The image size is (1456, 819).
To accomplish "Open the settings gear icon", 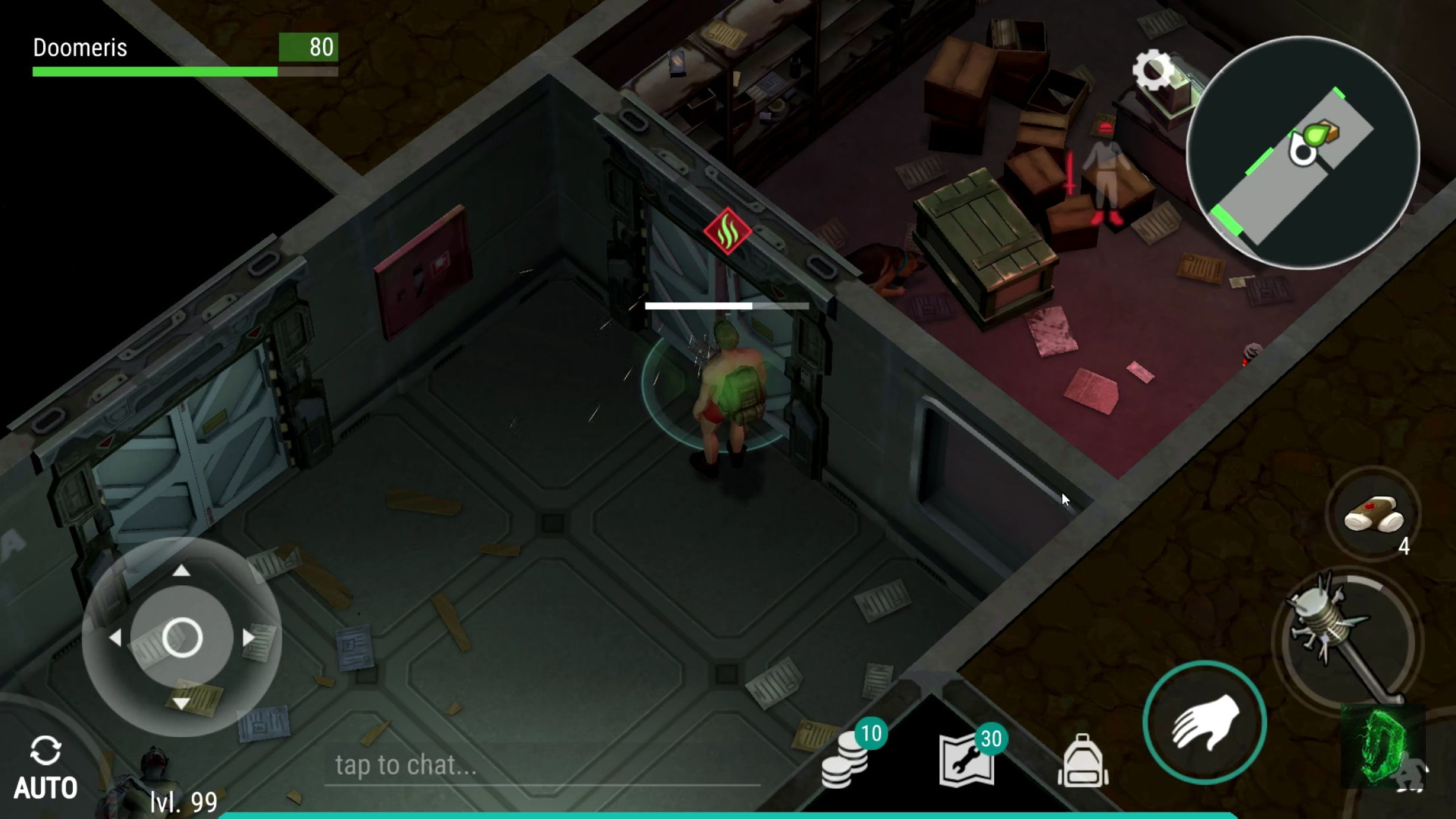I will (x=1152, y=70).
